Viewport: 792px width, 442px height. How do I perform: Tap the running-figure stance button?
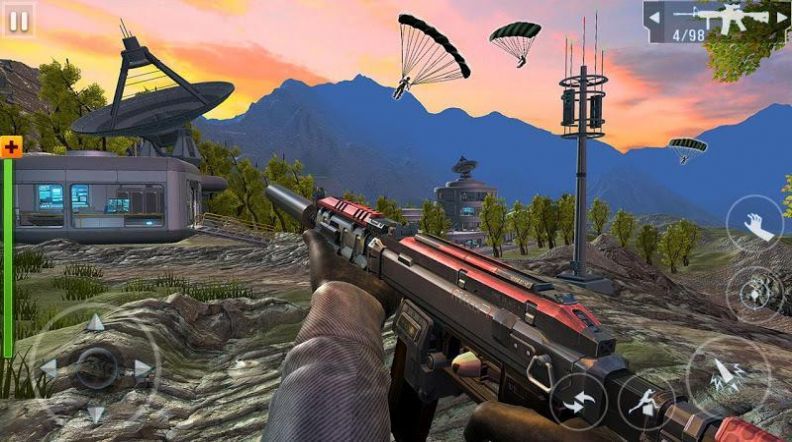[x=647, y=401]
